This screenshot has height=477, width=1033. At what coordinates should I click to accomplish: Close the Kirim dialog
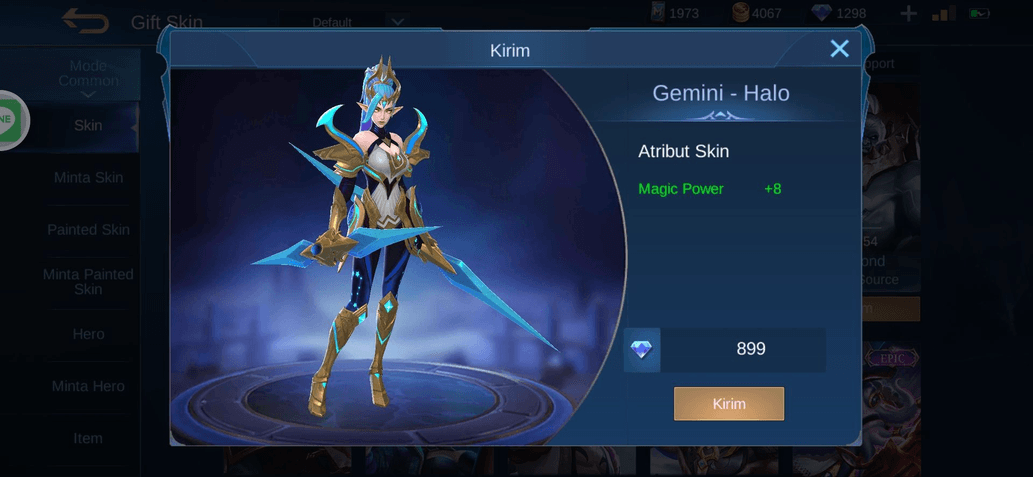tap(839, 49)
